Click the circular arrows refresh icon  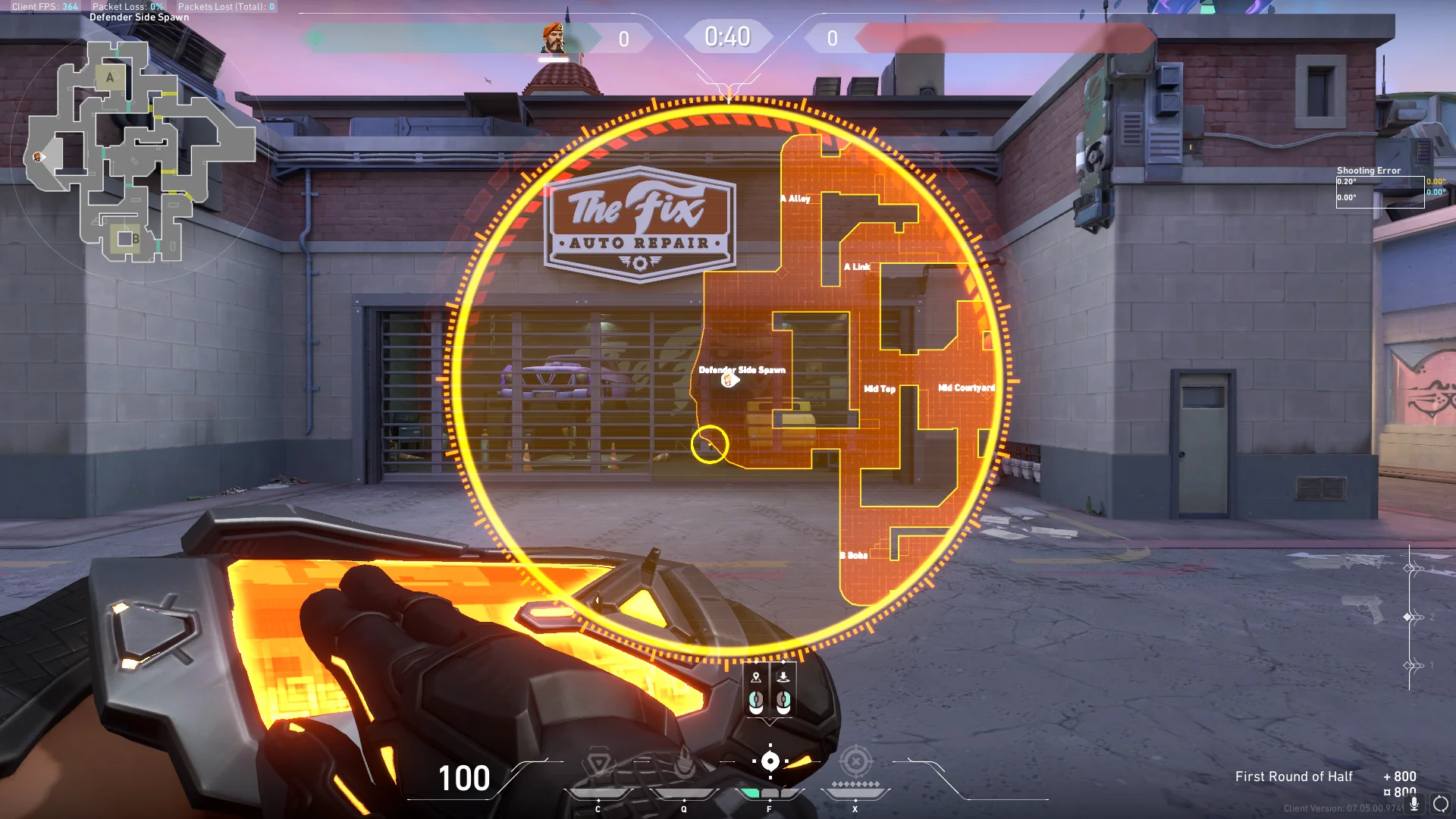(x=1440, y=804)
